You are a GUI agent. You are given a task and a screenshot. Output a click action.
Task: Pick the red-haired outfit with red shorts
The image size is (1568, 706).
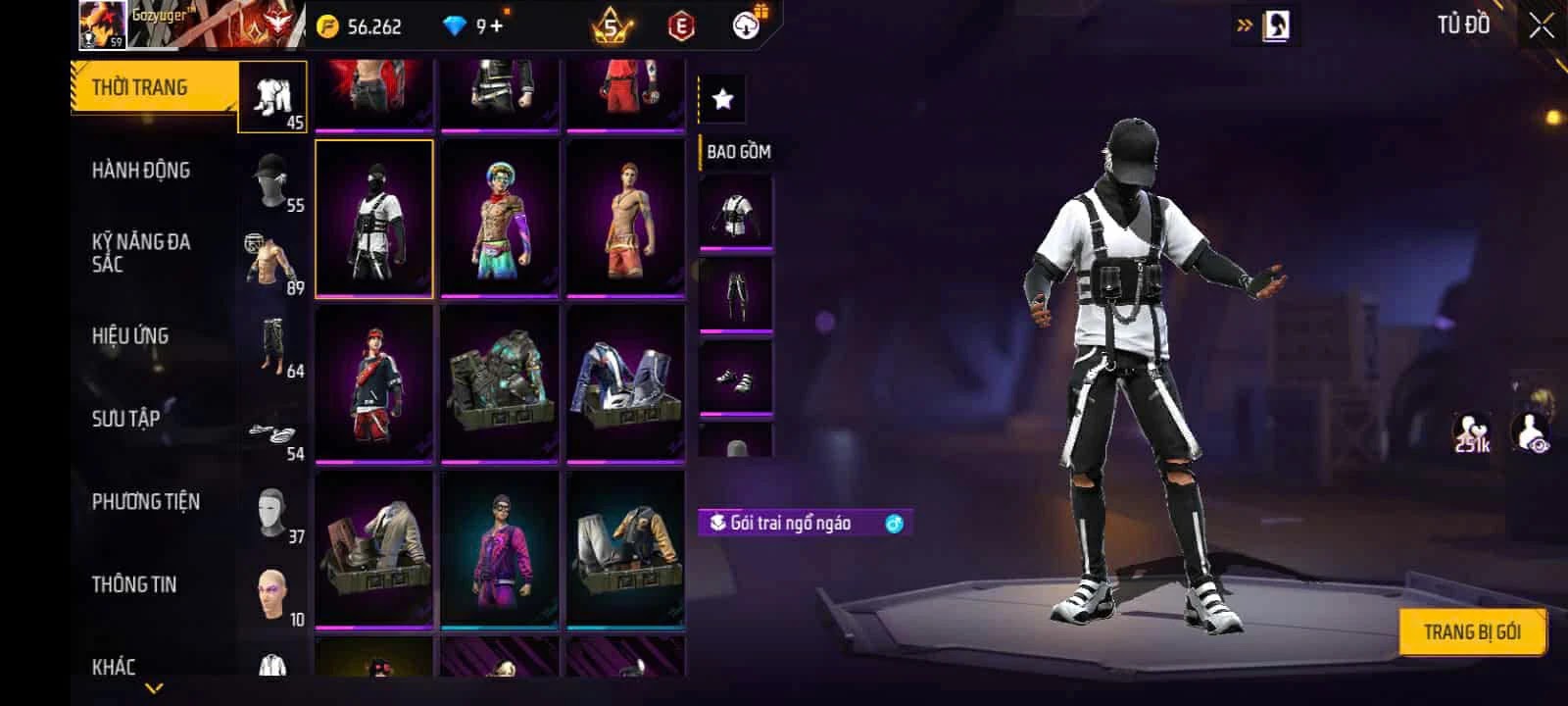tap(373, 383)
